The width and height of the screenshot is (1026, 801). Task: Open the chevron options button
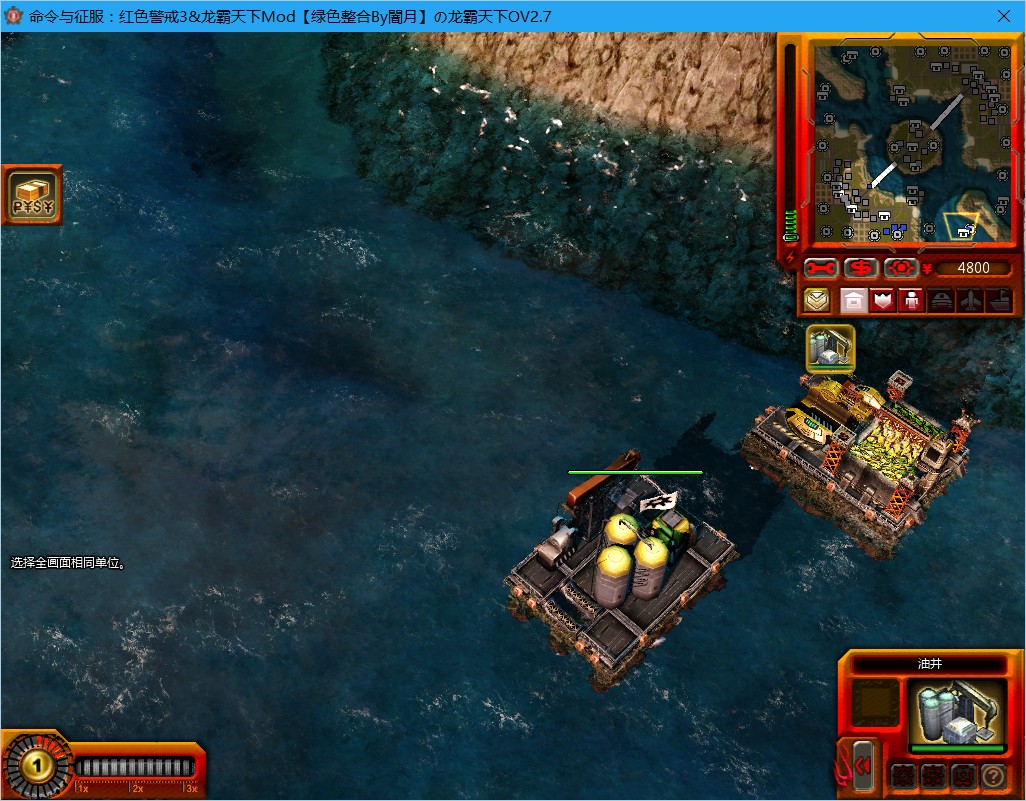[818, 300]
